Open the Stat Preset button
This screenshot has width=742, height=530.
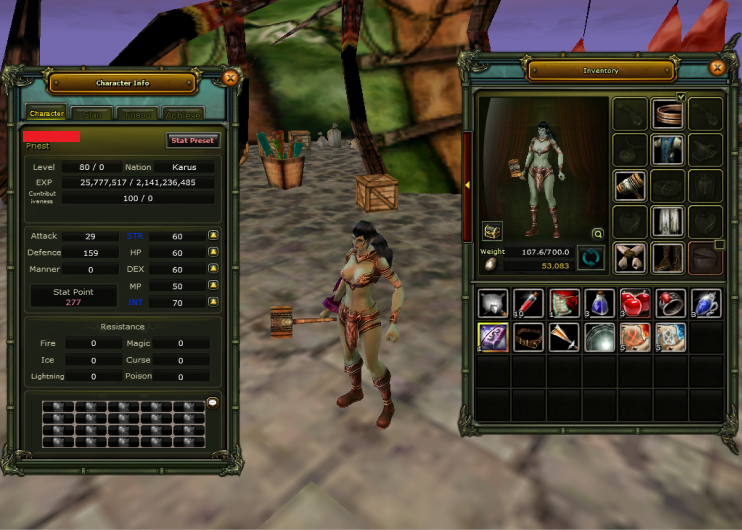point(191,141)
